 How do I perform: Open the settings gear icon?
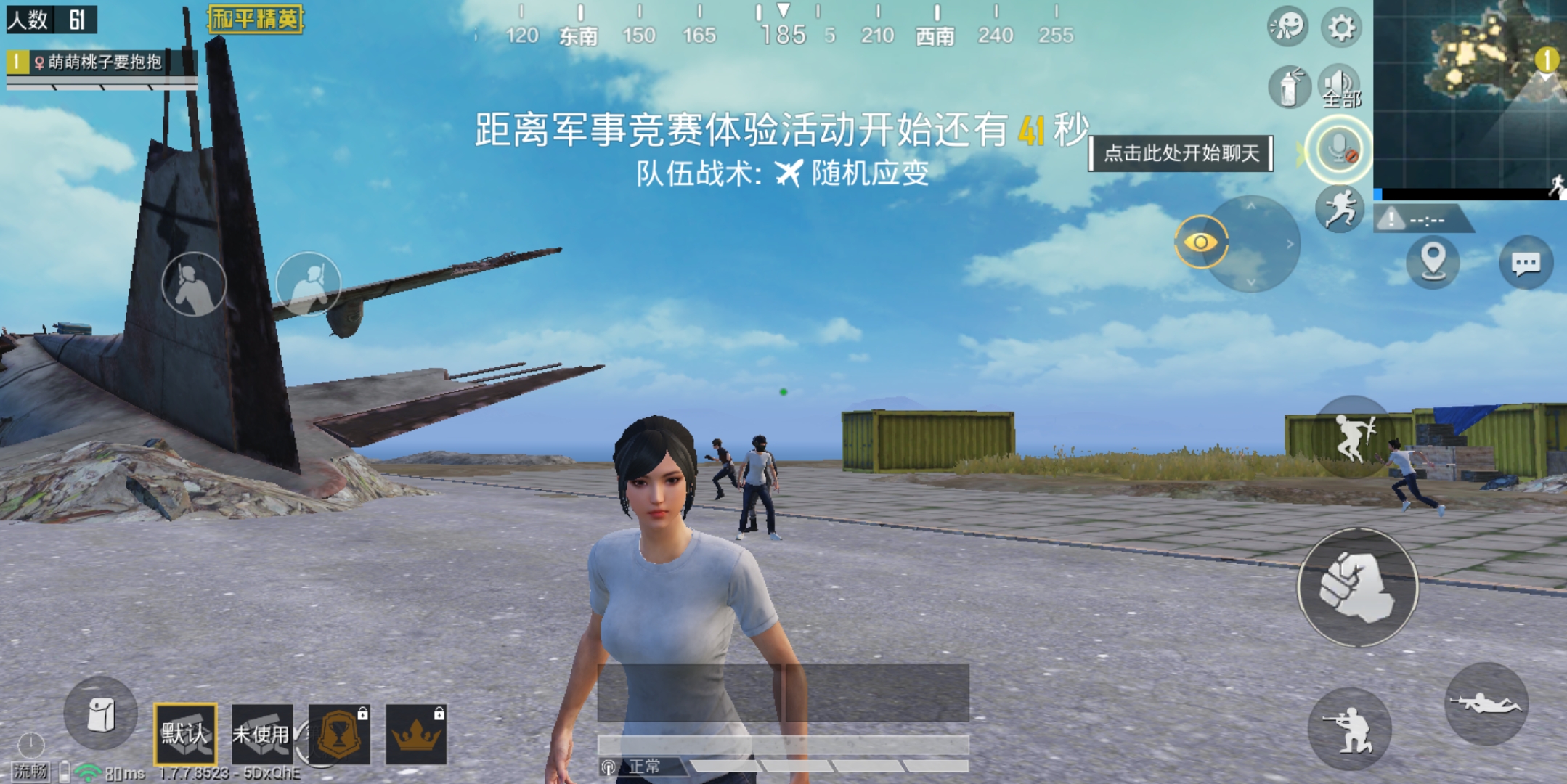tap(1343, 27)
